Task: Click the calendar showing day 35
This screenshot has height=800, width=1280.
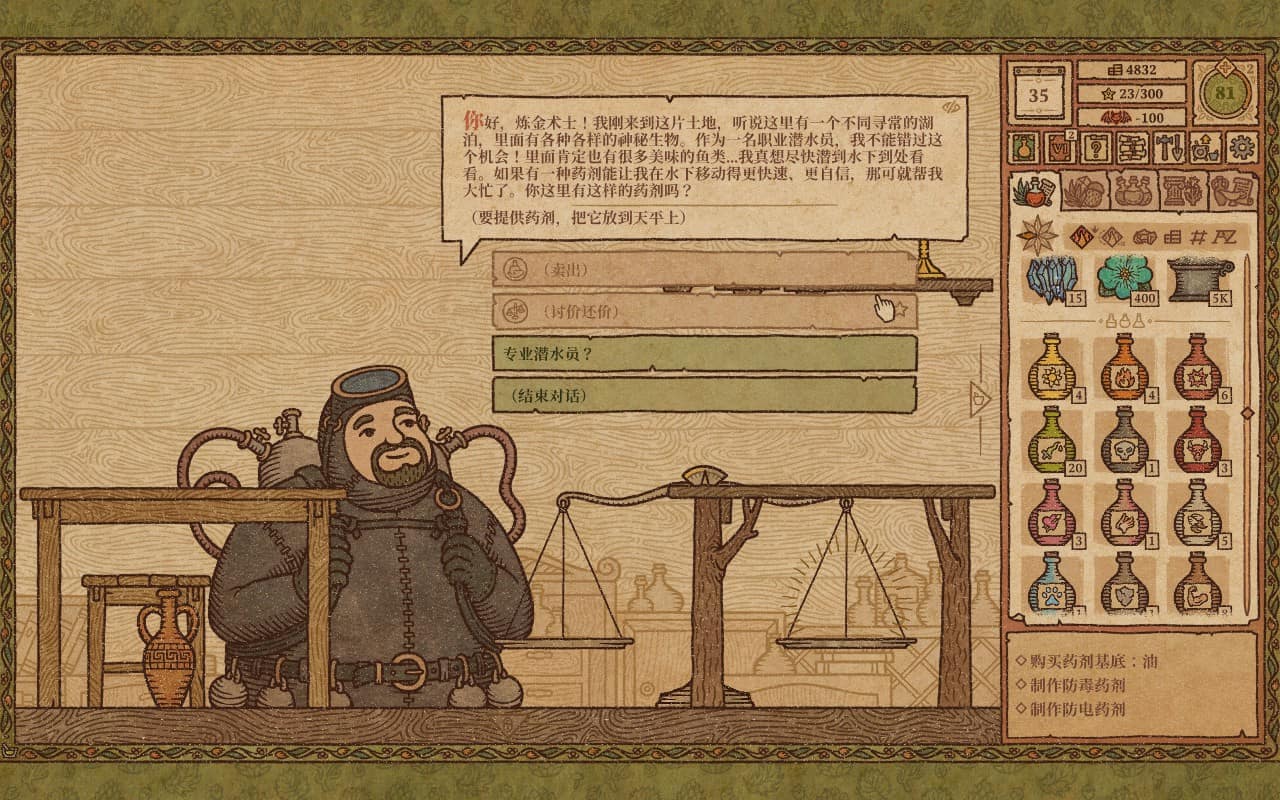Action: click(1037, 93)
